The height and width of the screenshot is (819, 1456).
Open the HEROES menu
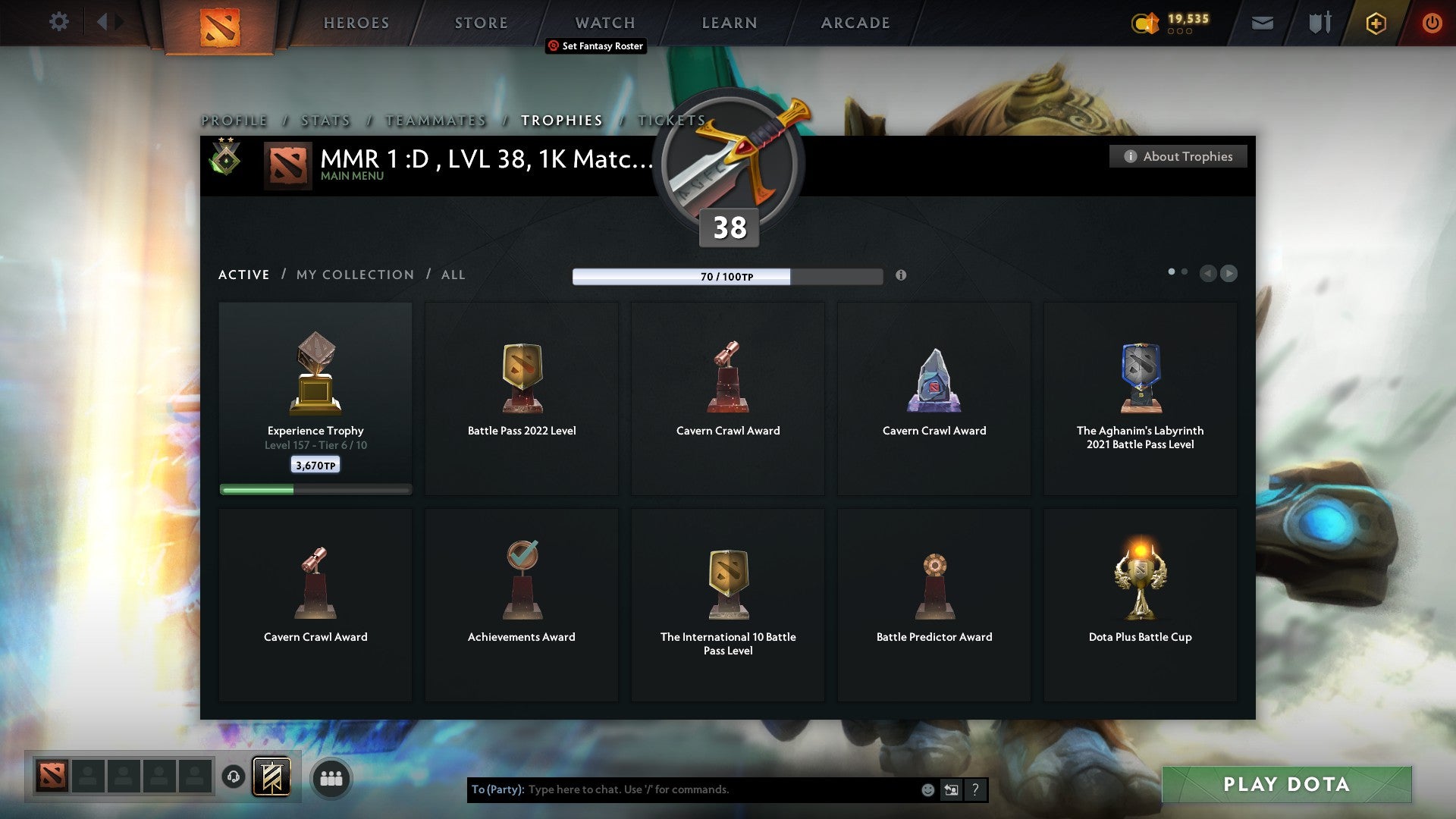coord(356,22)
